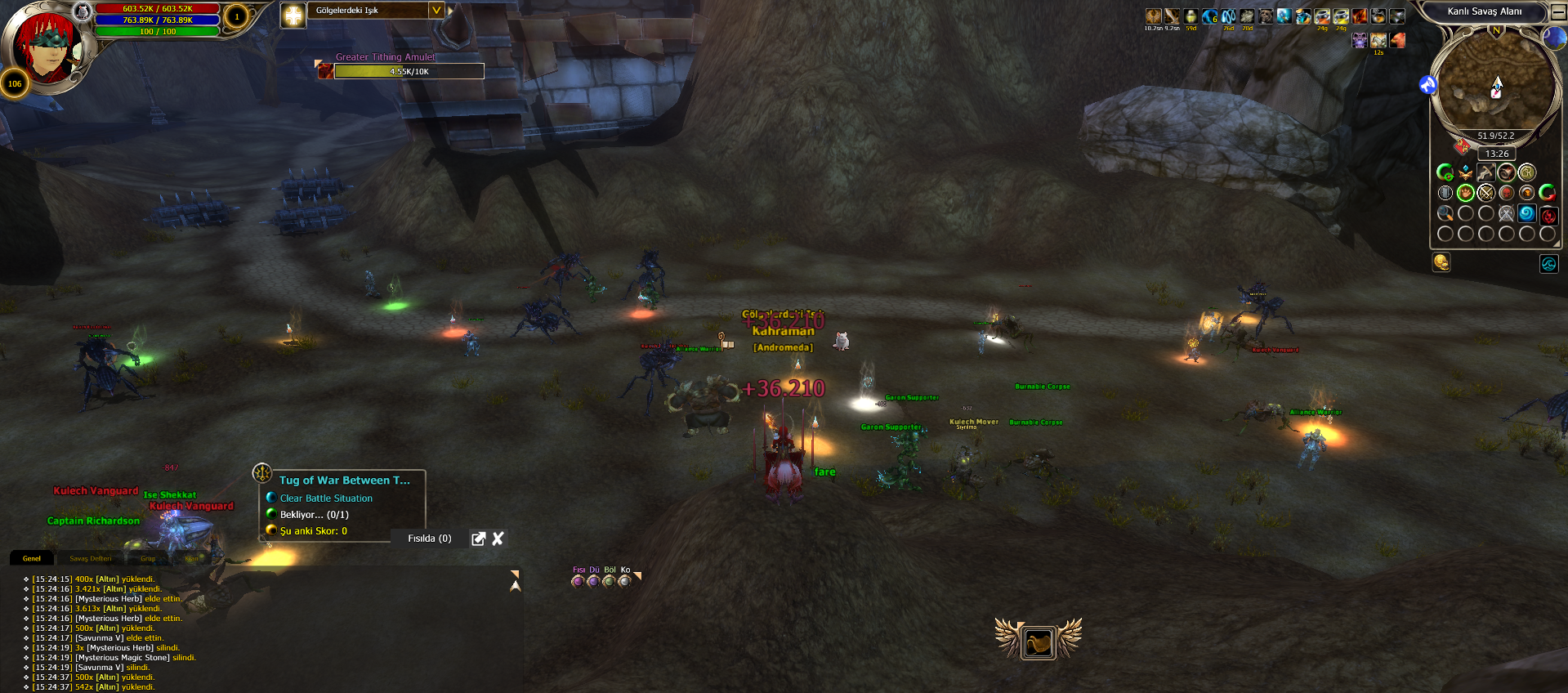Viewport: 1568px width, 693px height.
Task: Pop out the Fısılda whisper window
Action: (479, 539)
